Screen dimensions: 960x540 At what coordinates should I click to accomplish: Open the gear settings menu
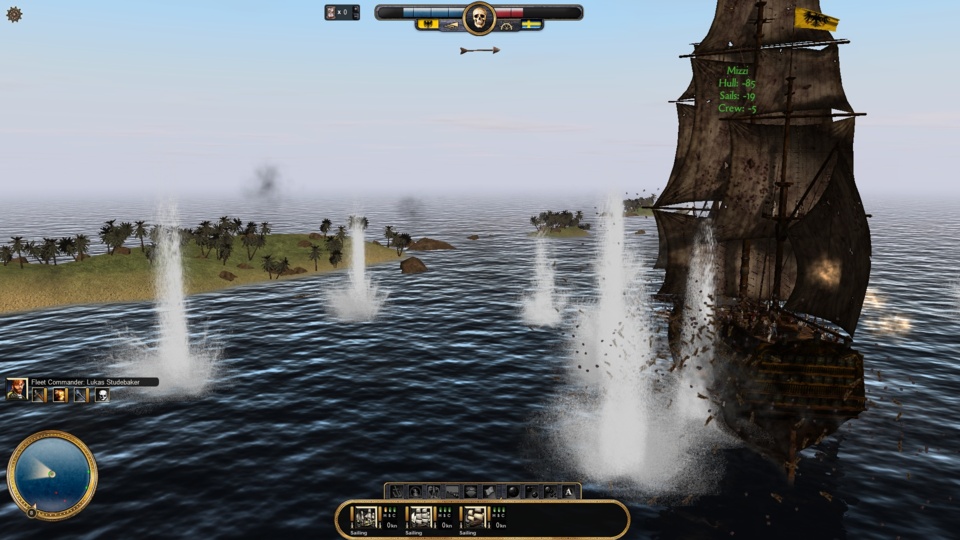point(14,14)
